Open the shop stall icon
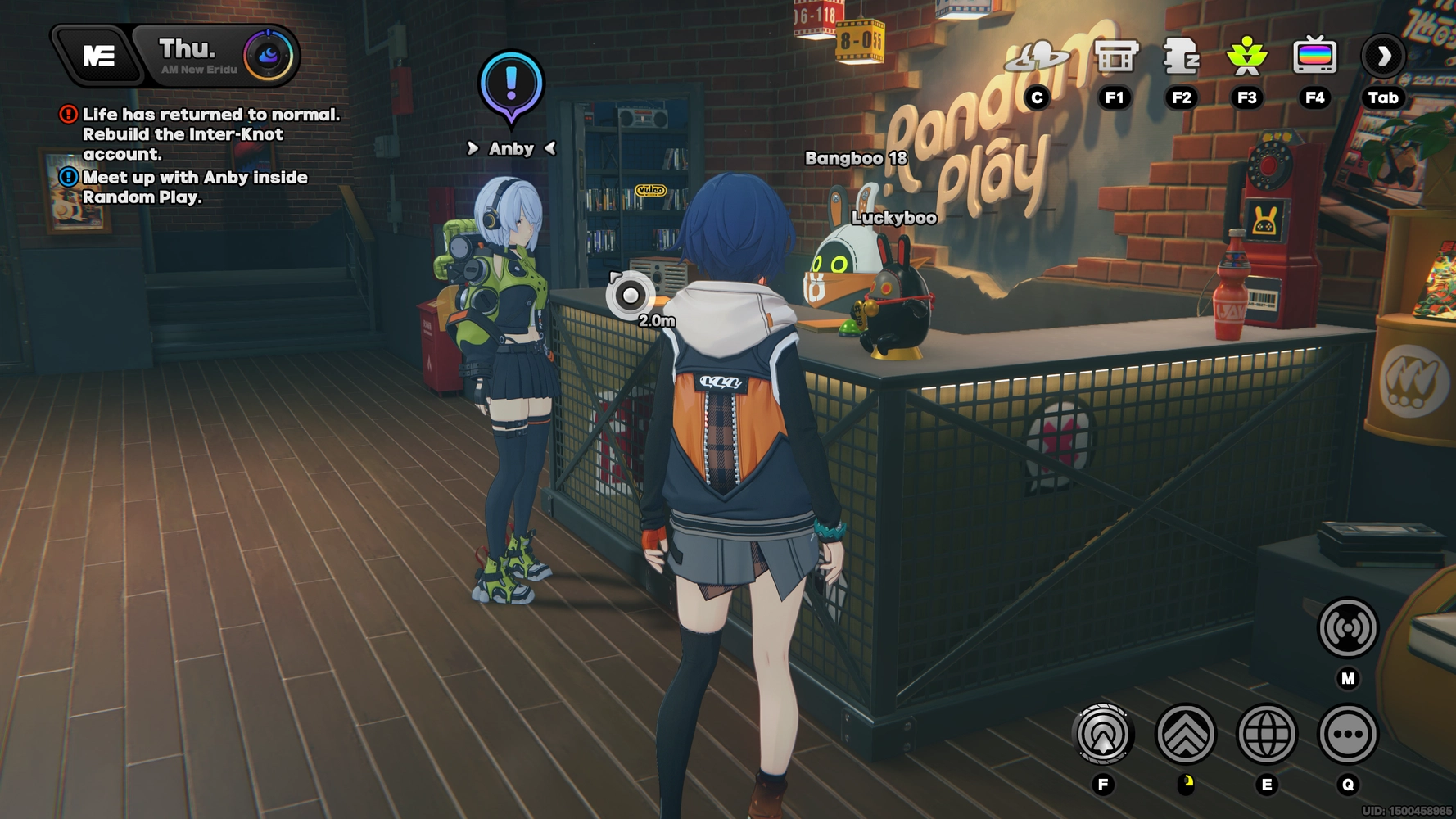The height and width of the screenshot is (819, 1456). [x=1115, y=57]
